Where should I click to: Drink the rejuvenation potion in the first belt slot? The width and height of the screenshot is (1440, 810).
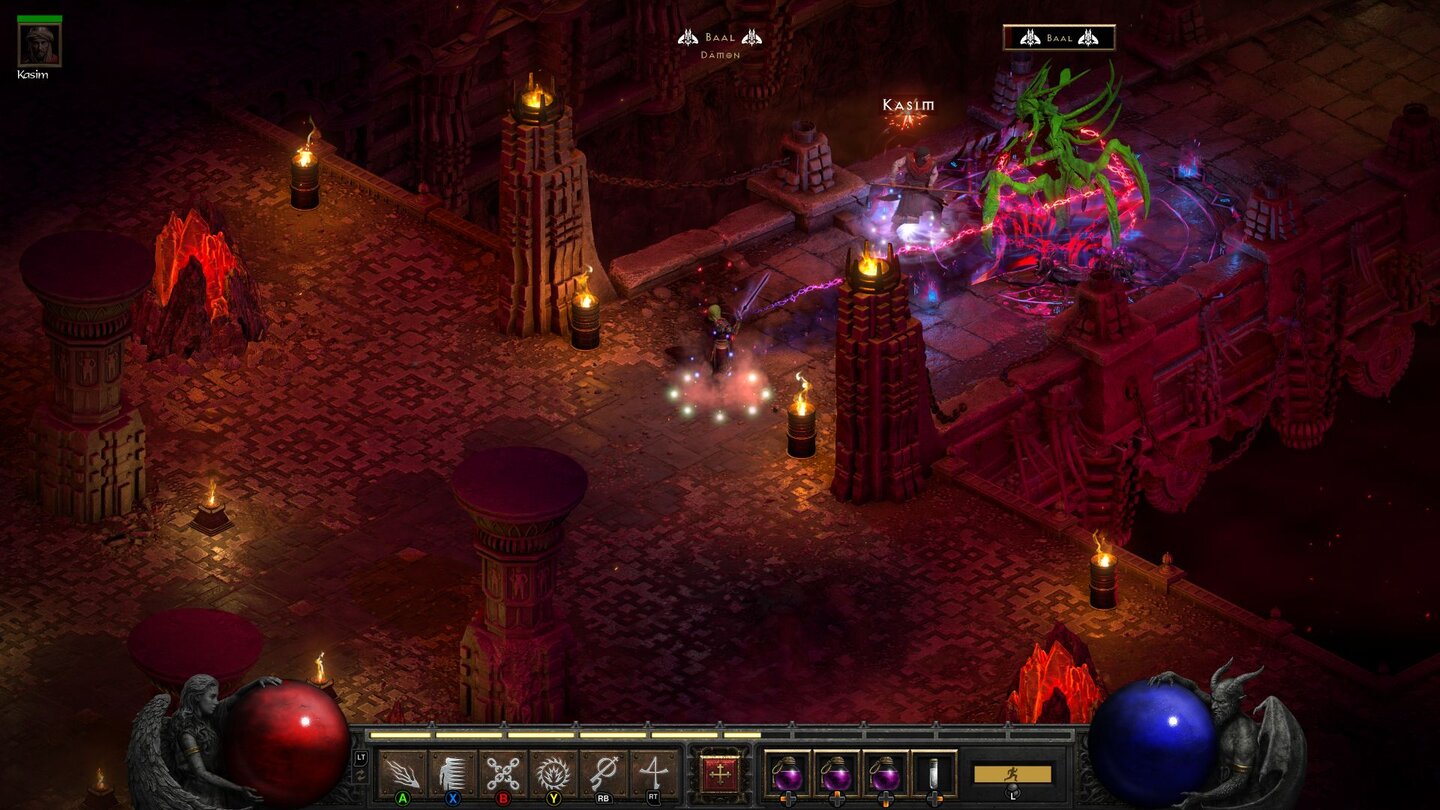(790, 775)
